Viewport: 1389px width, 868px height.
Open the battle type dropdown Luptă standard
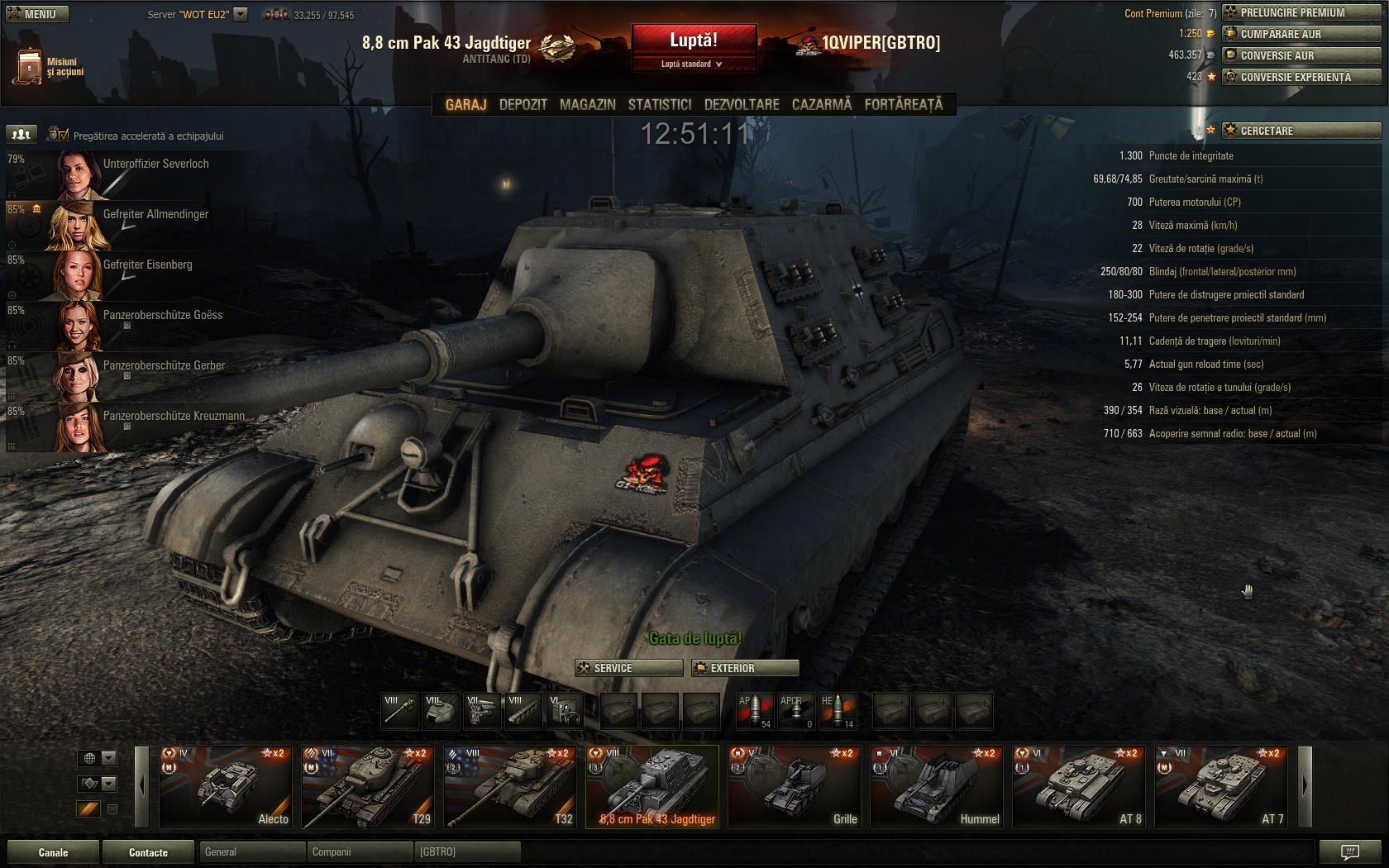pyautogui.click(x=693, y=64)
